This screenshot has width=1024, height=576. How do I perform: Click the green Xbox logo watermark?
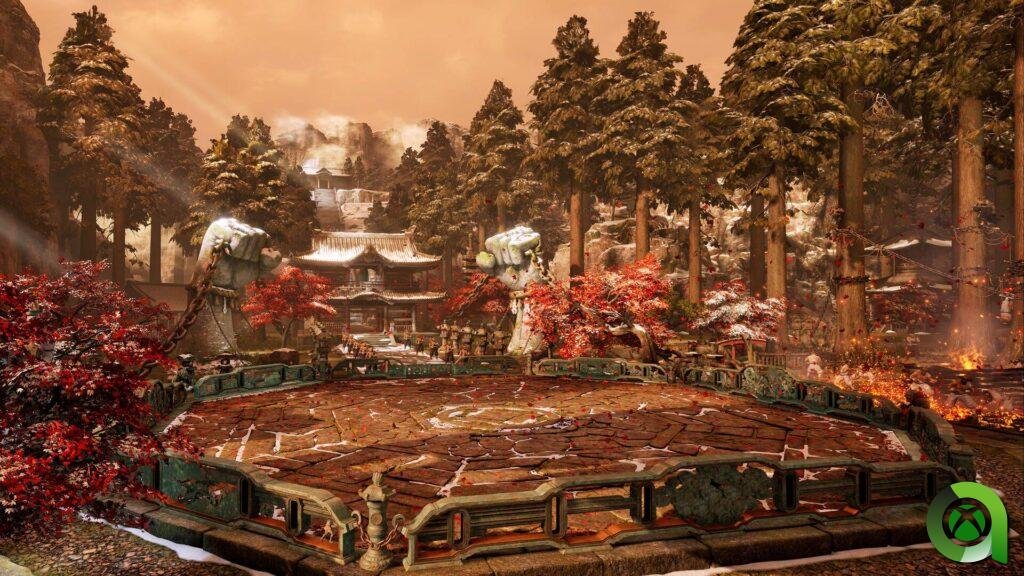coord(966,522)
